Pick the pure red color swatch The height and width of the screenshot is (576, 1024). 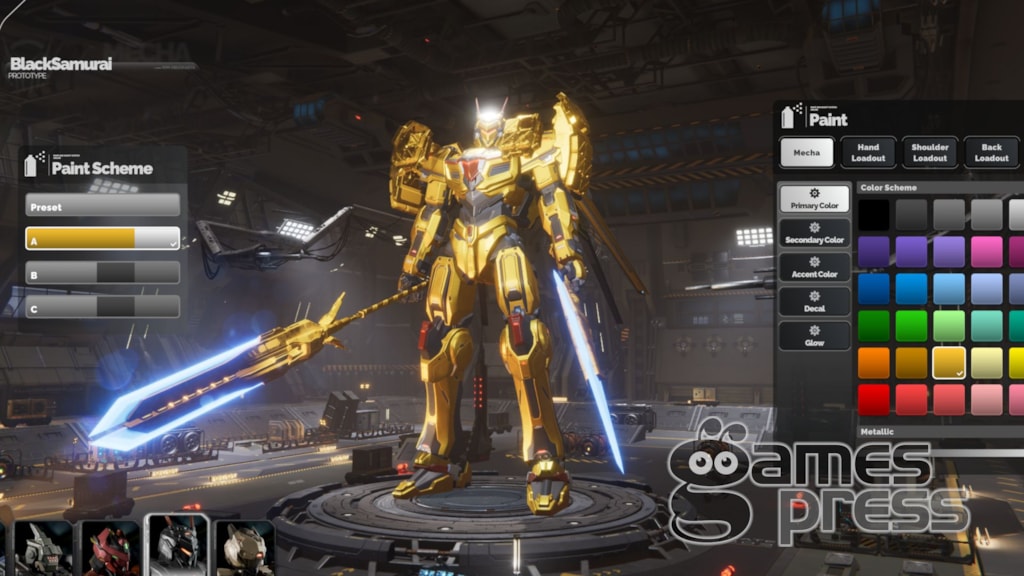[873, 399]
